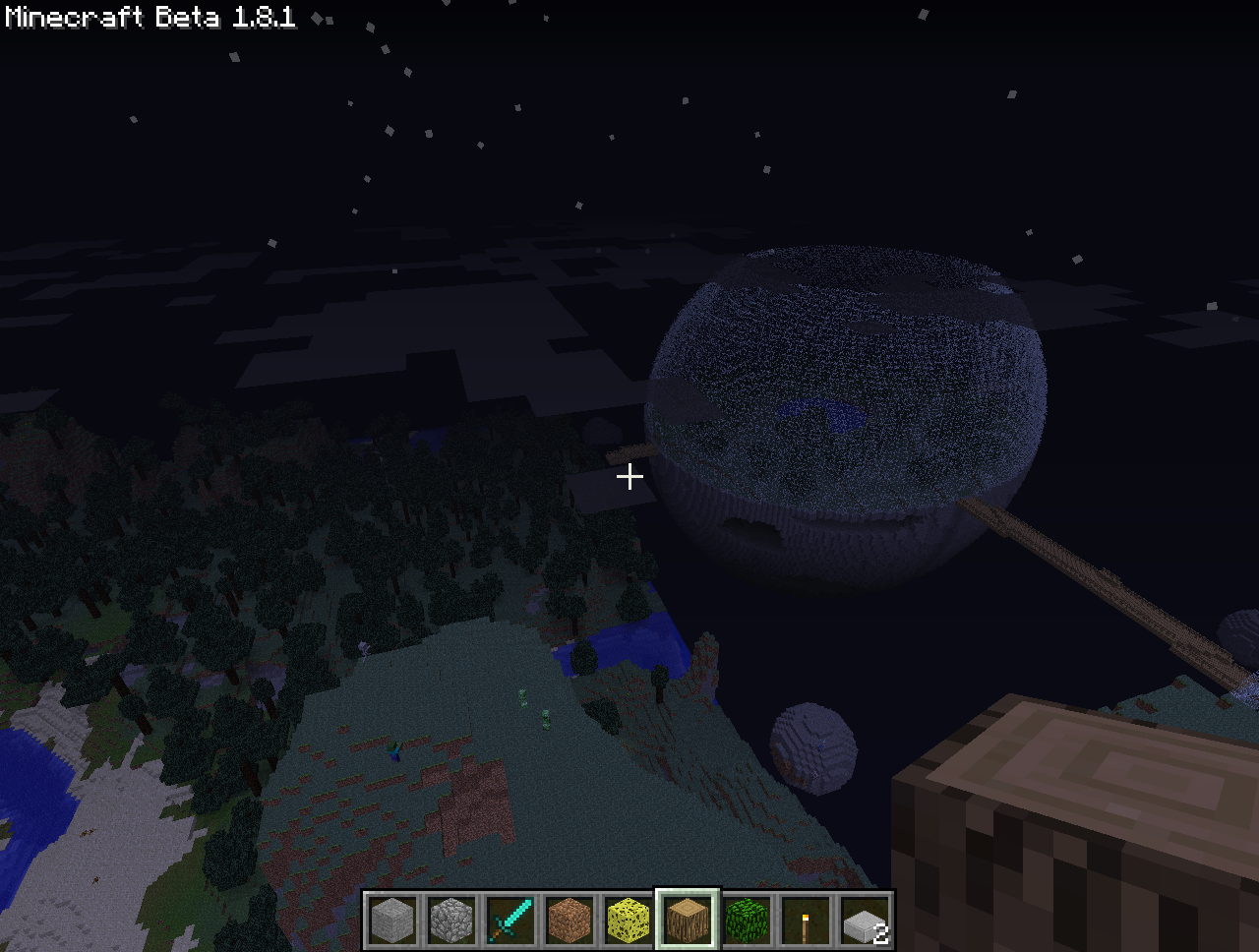Click the highlighted wood log slot
The width and height of the screenshot is (1259, 952).
click(x=688, y=921)
